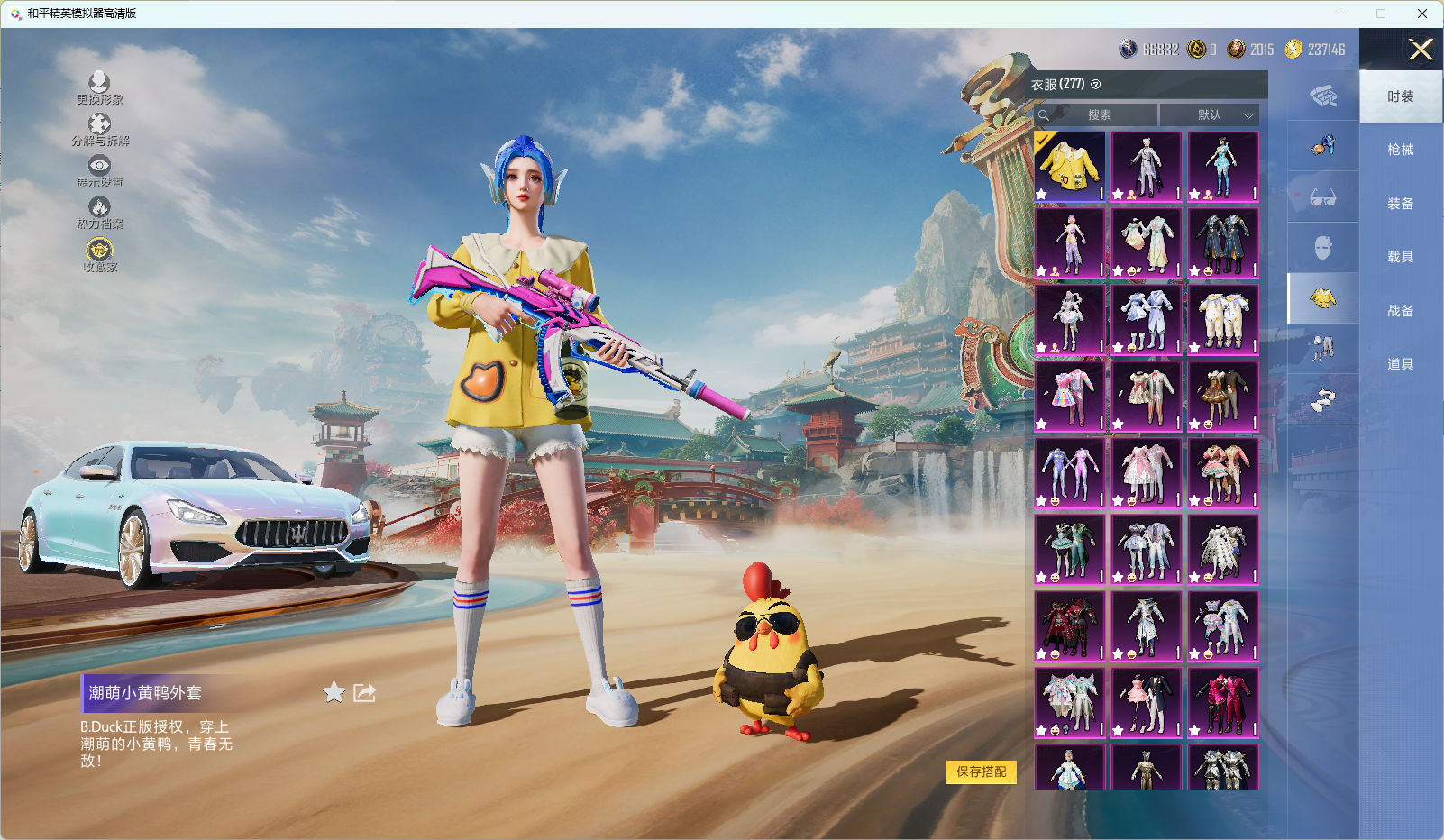Select the 装备 equipment tab
Viewport: 1444px width, 840px height.
point(1400,204)
